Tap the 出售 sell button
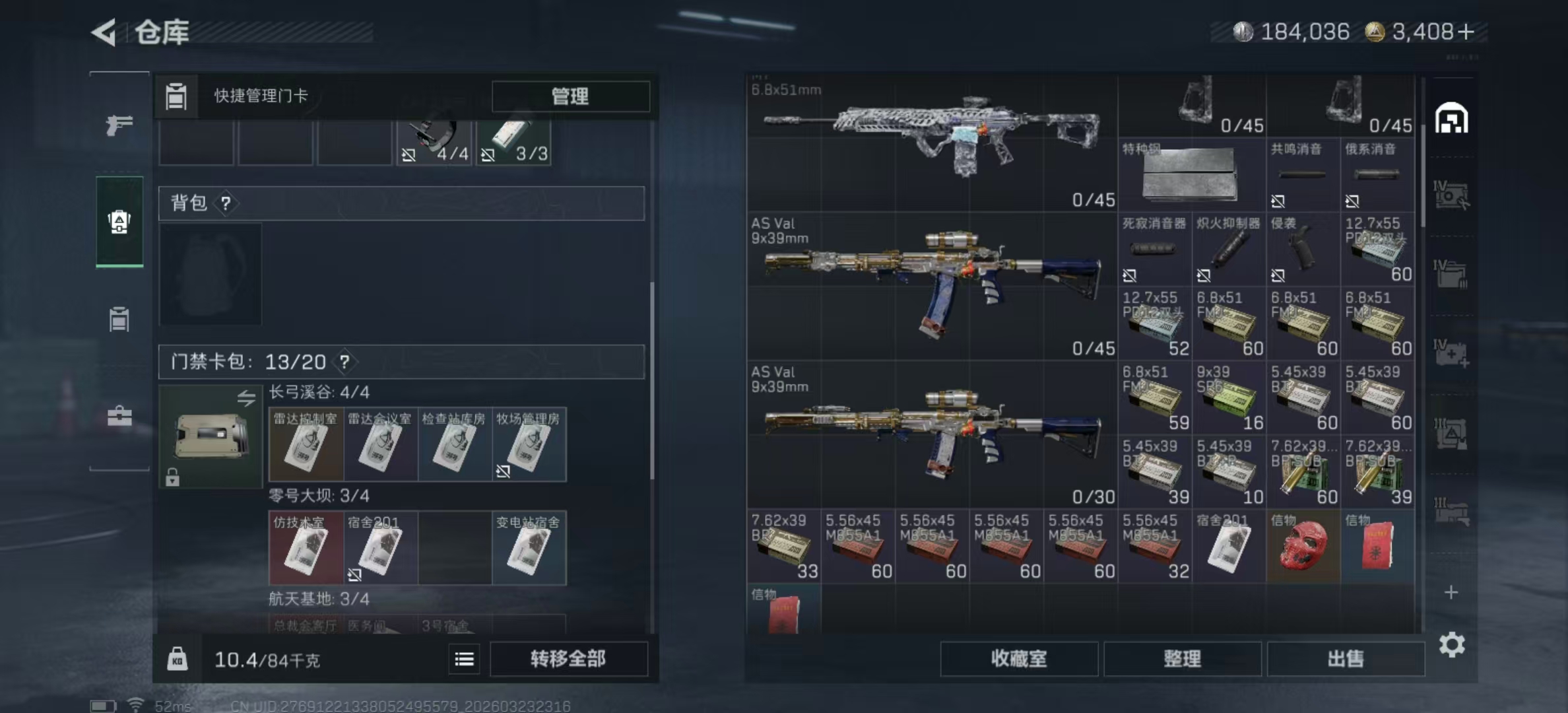1568x713 pixels. (x=1345, y=658)
